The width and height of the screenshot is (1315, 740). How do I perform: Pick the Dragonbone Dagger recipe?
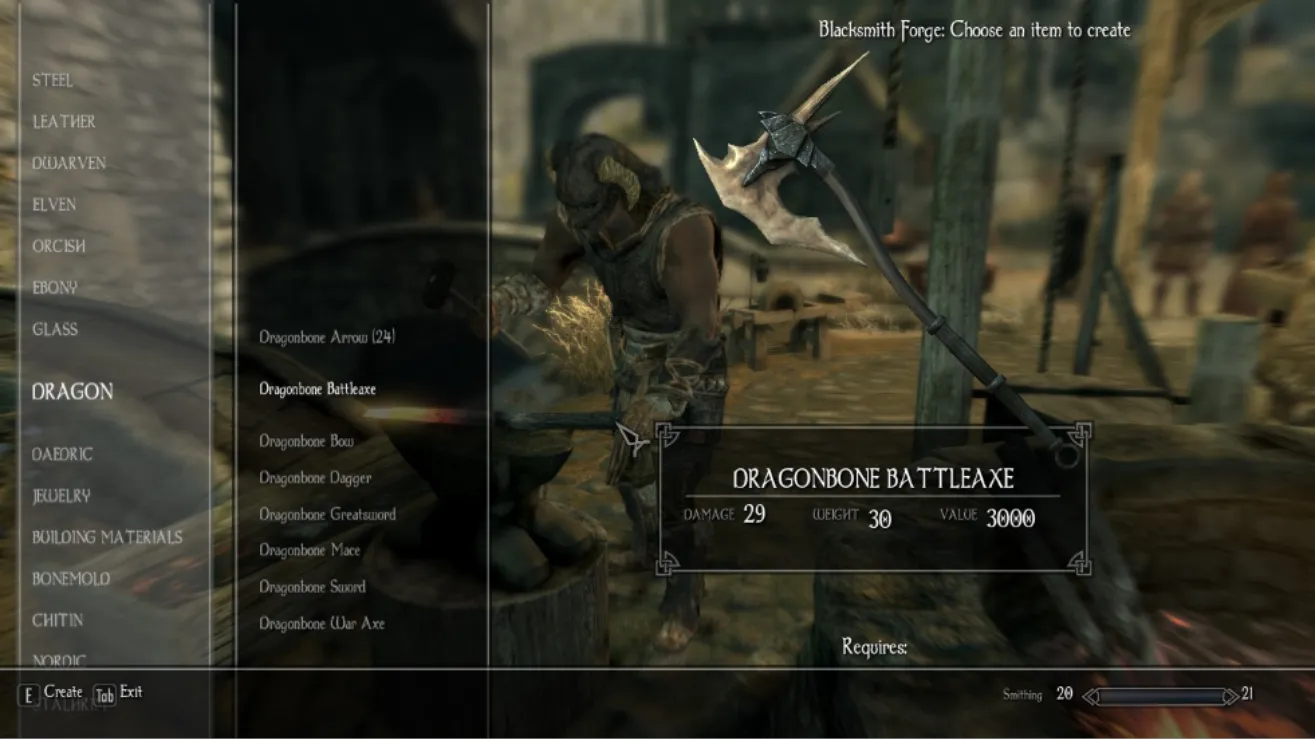[315, 478]
